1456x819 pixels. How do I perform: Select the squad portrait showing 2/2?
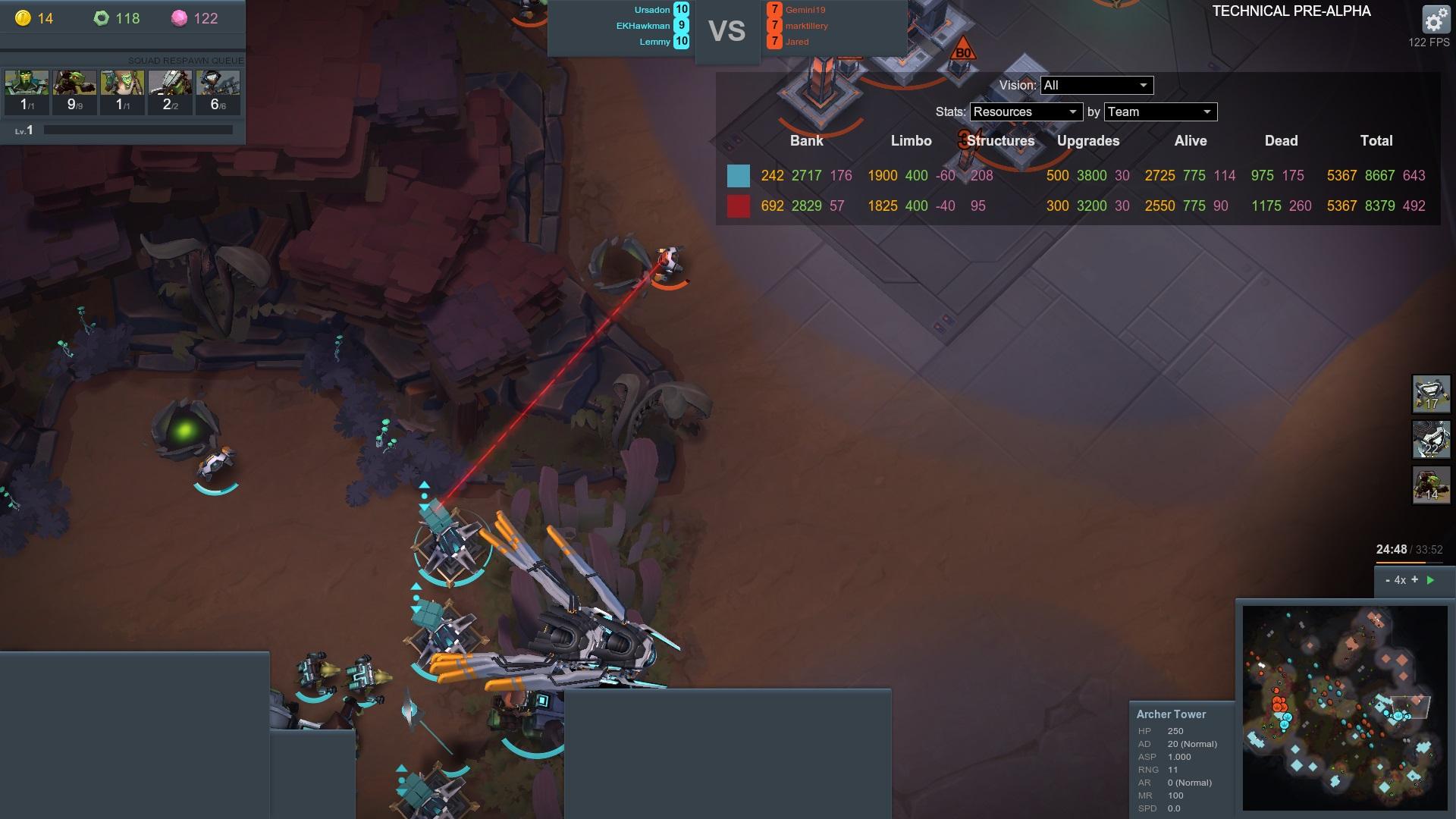[x=170, y=91]
